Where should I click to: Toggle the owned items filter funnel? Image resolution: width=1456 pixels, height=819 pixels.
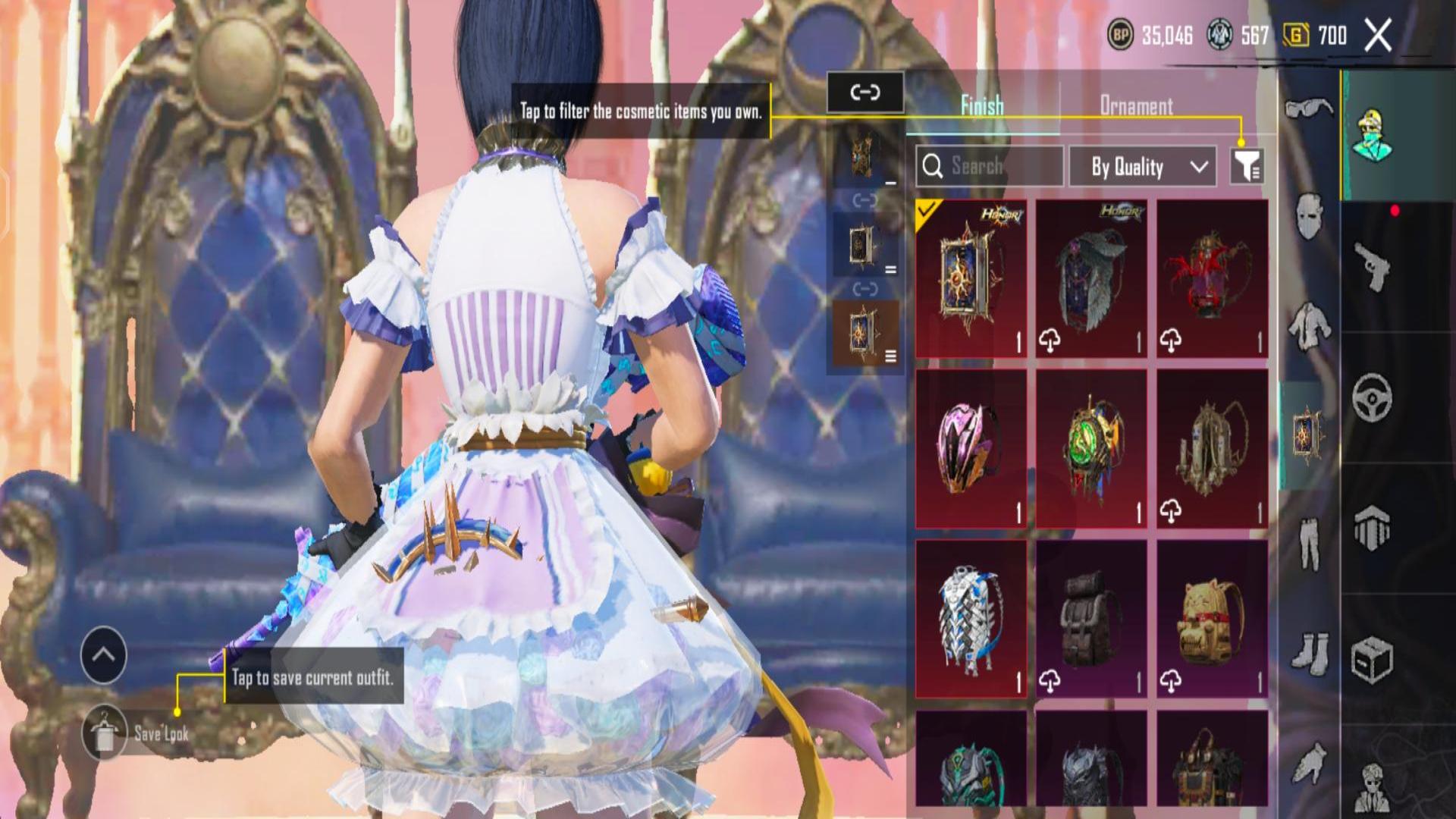pyautogui.click(x=1246, y=166)
